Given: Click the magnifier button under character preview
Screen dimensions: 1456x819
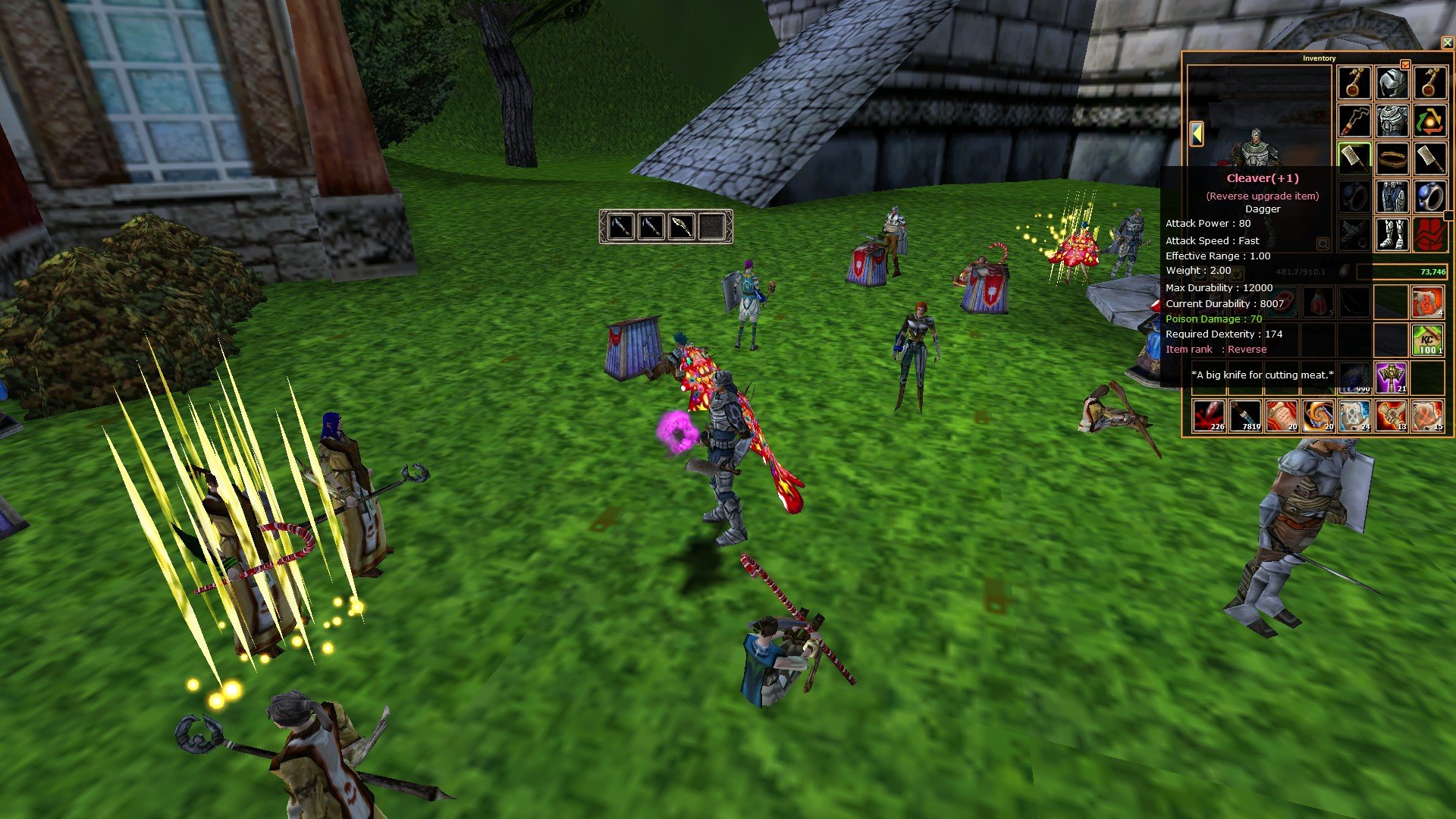Looking at the screenshot, I should tap(1323, 243).
